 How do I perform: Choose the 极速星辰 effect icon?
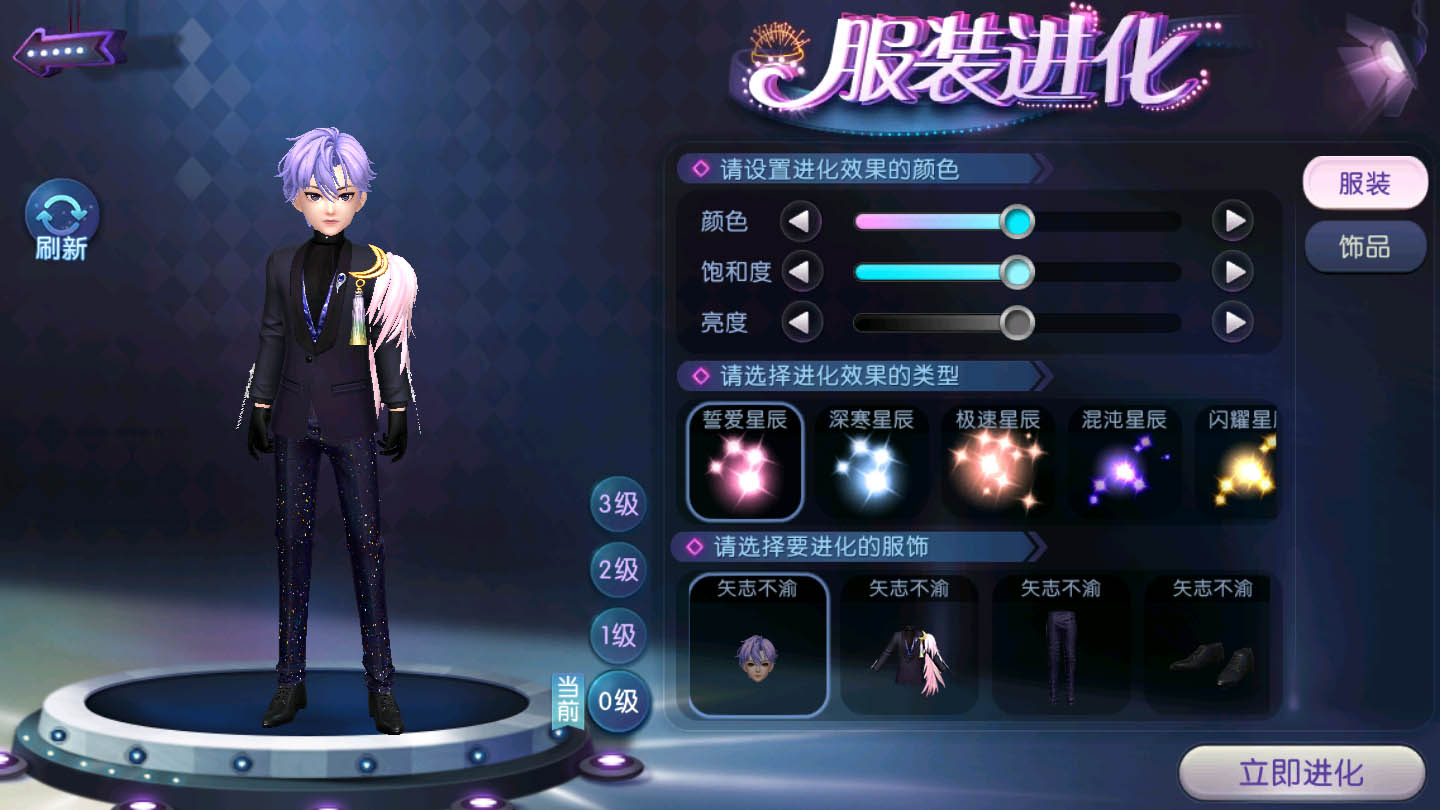coord(999,461)
